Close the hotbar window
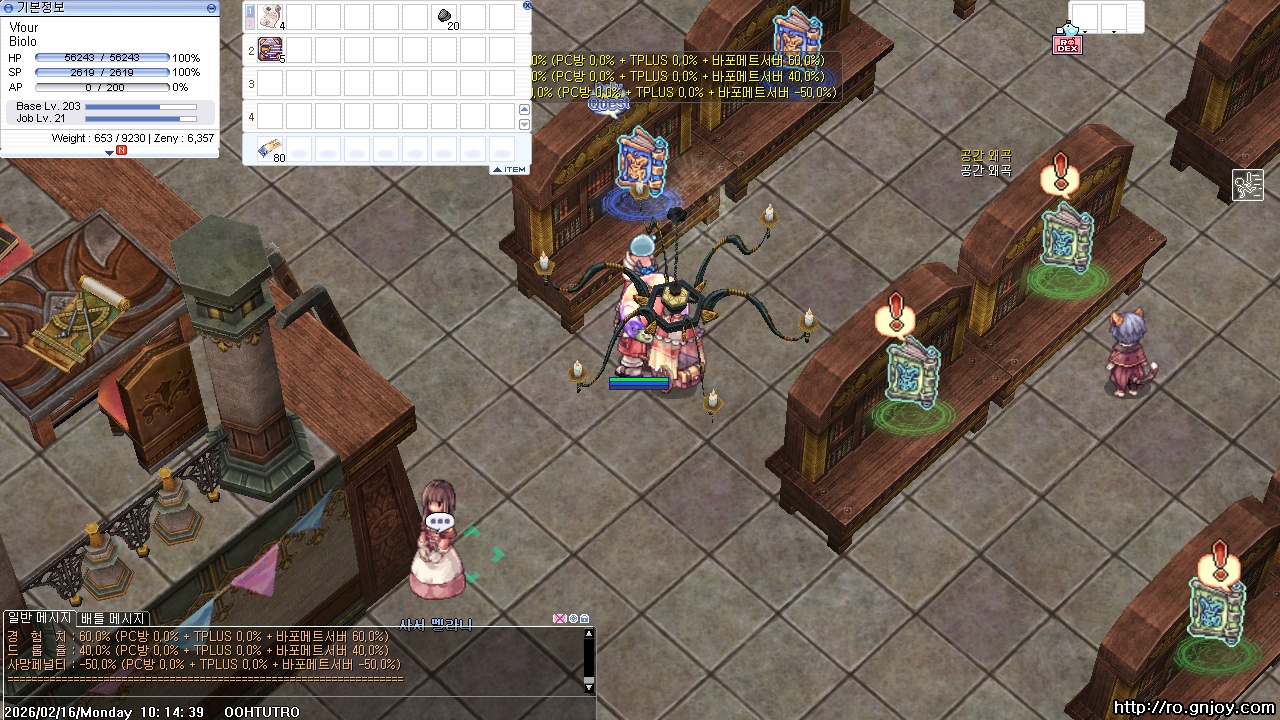This screenshot has width=1280, height=720. [x=527, y=5]
